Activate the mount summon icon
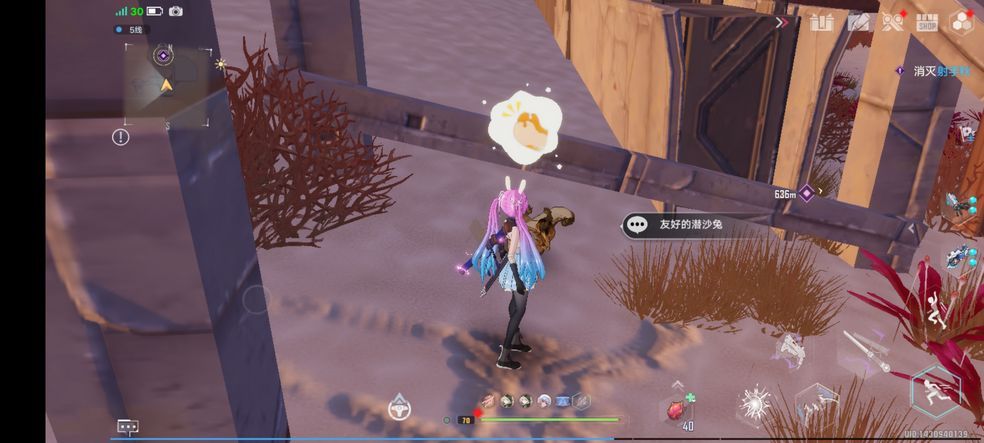 (x=400, y=407)
